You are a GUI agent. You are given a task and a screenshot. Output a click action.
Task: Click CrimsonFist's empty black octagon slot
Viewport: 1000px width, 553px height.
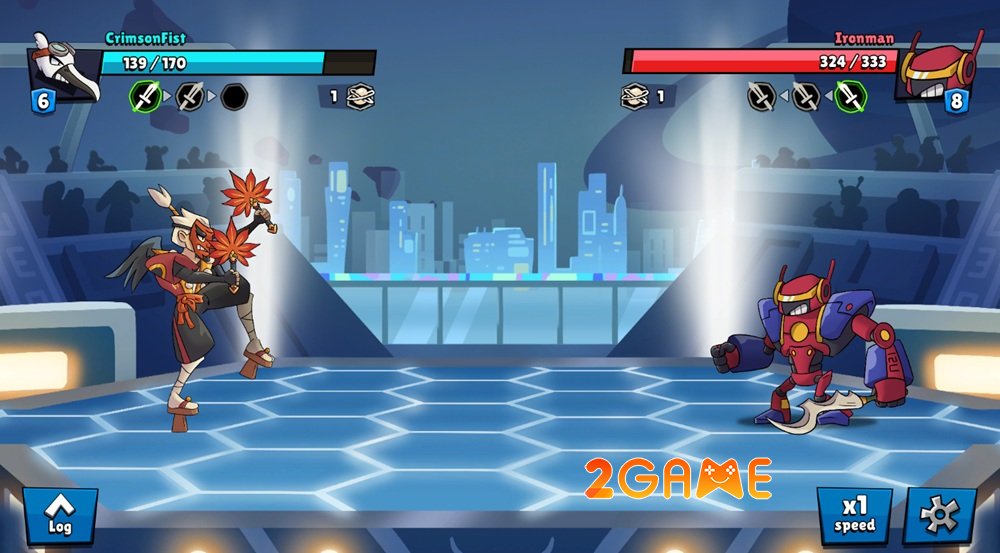[x=234, y=97]
